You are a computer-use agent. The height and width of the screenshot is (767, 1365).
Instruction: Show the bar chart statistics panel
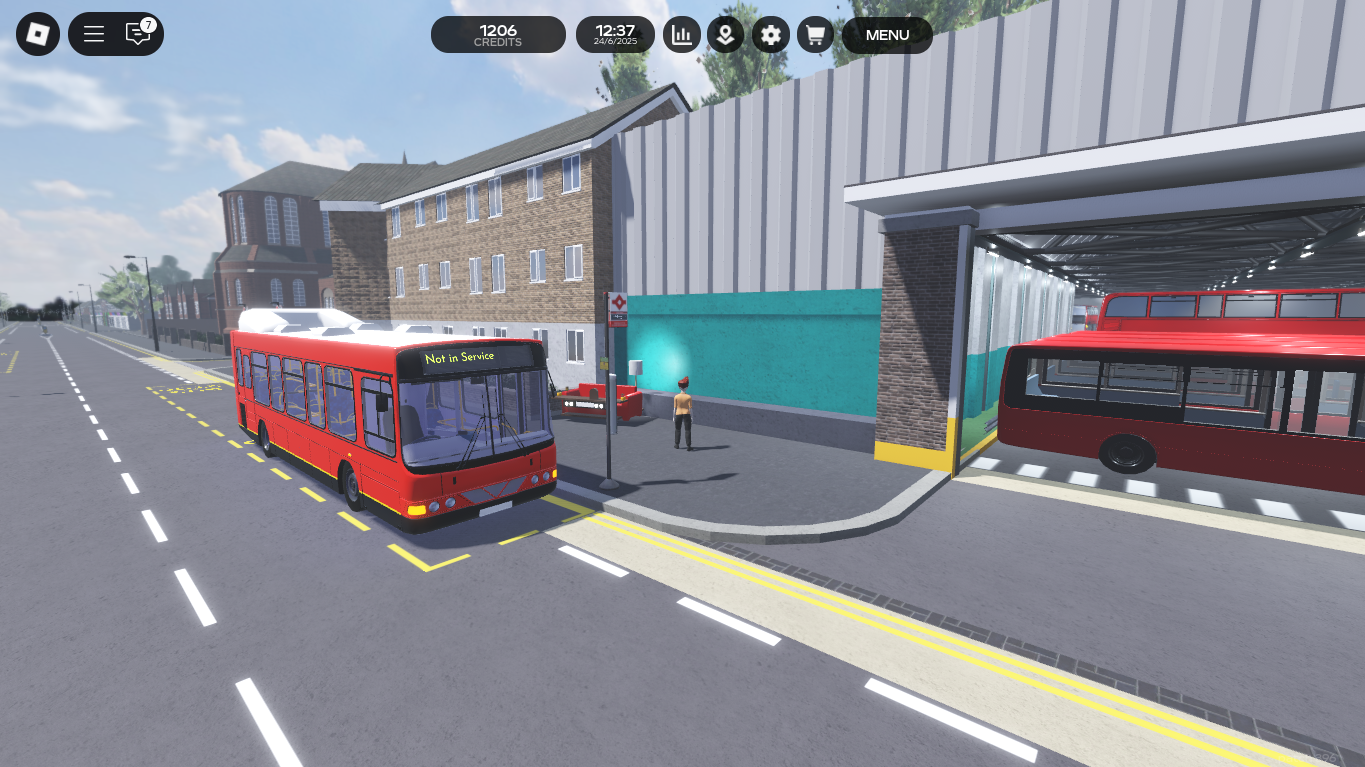[682, 35]
